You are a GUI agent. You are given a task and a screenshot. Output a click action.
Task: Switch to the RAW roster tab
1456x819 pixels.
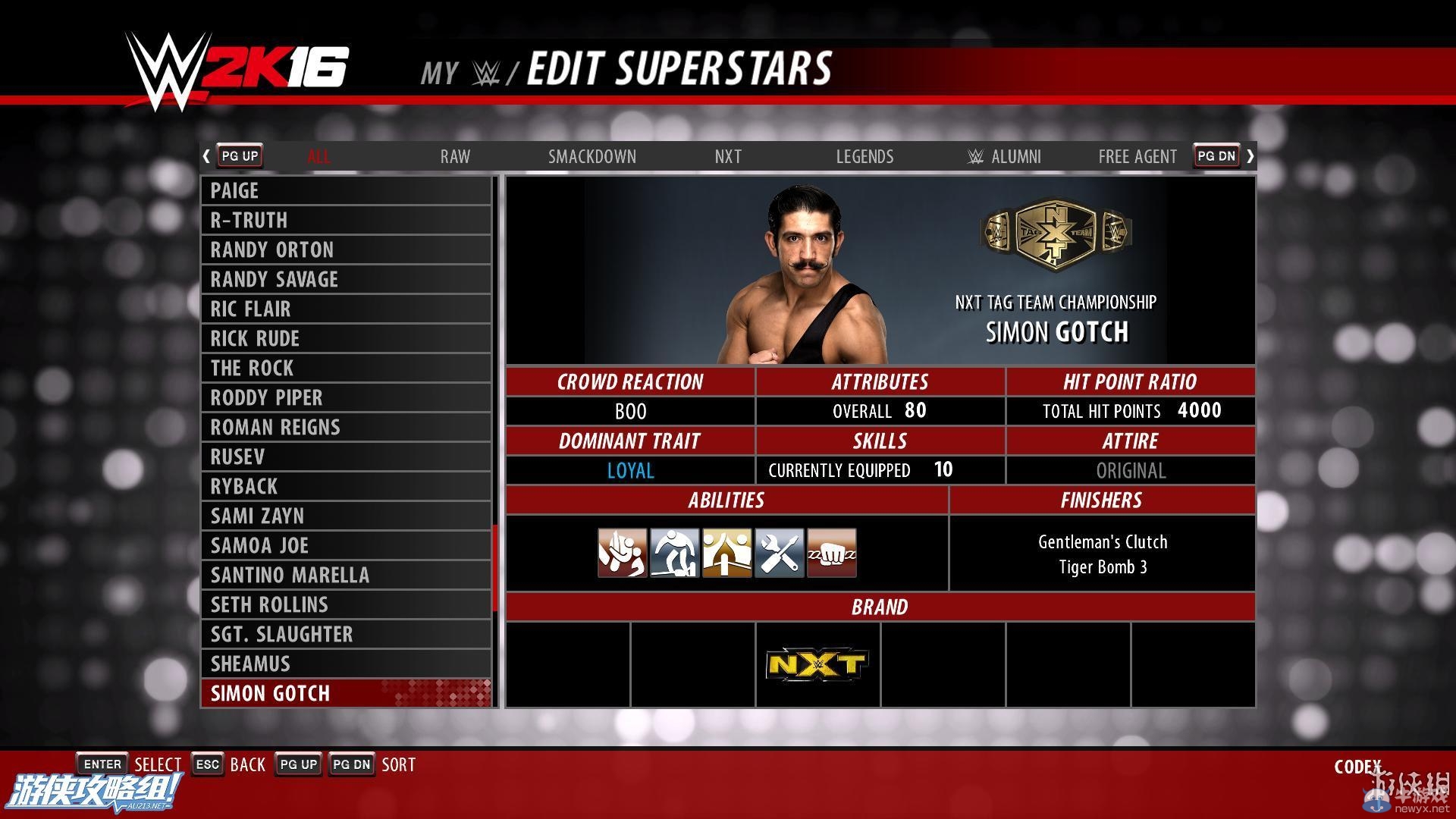(x=454, y=157)
